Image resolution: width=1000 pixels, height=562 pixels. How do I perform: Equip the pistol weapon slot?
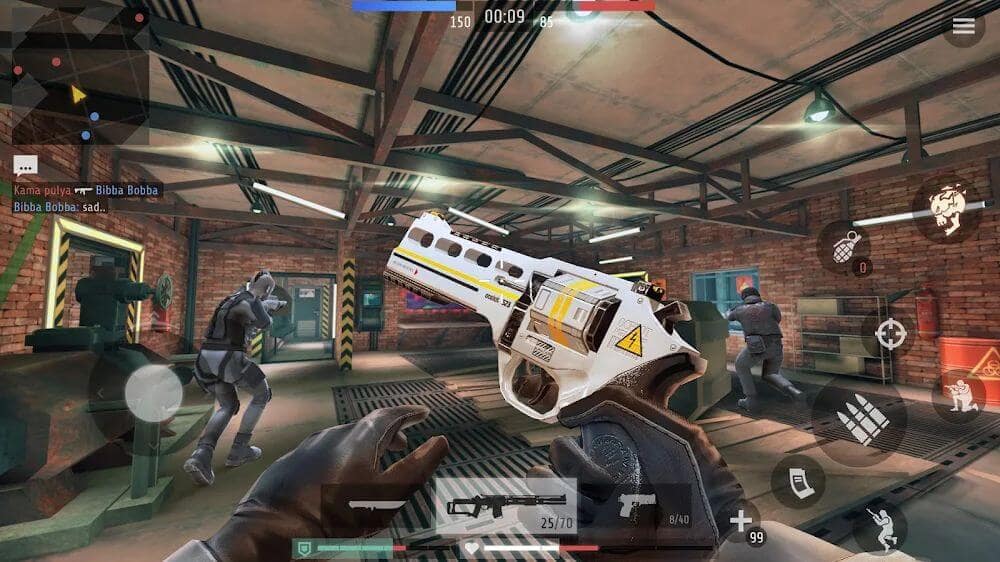pos(636,506)
